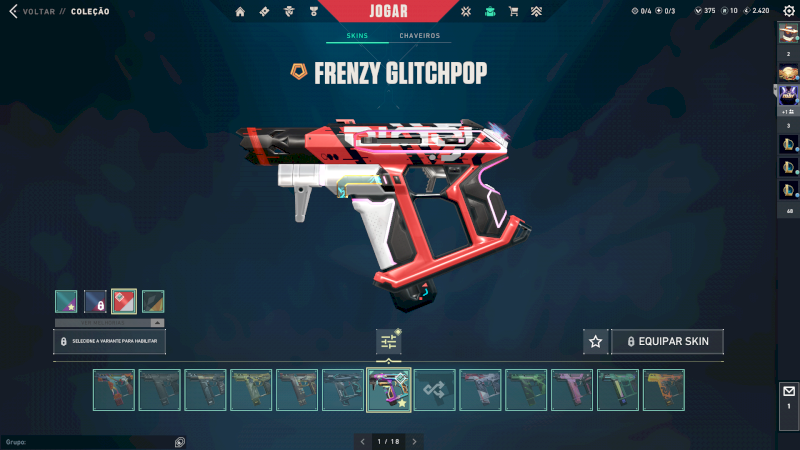This screenshot has height=450, width=800.
Task: Go back with the Voltar arrow
Action: coord(14,11)
